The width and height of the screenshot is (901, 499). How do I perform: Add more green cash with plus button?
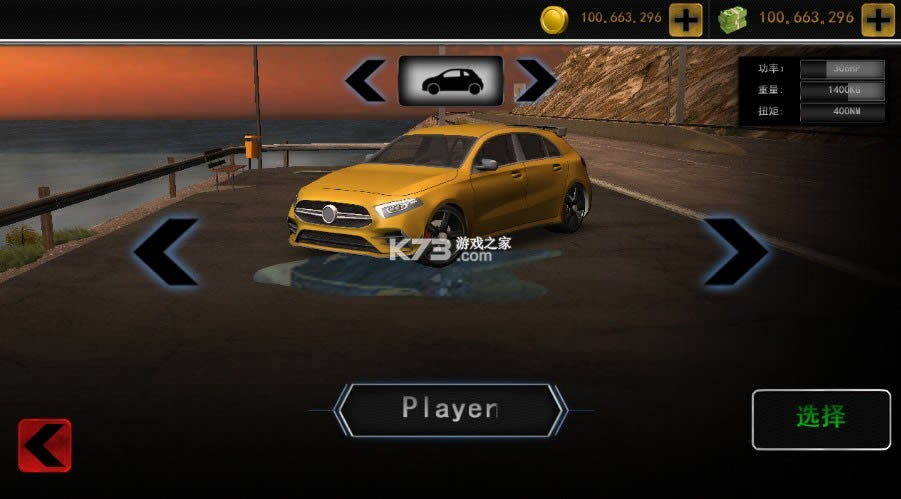pos(877,19)
